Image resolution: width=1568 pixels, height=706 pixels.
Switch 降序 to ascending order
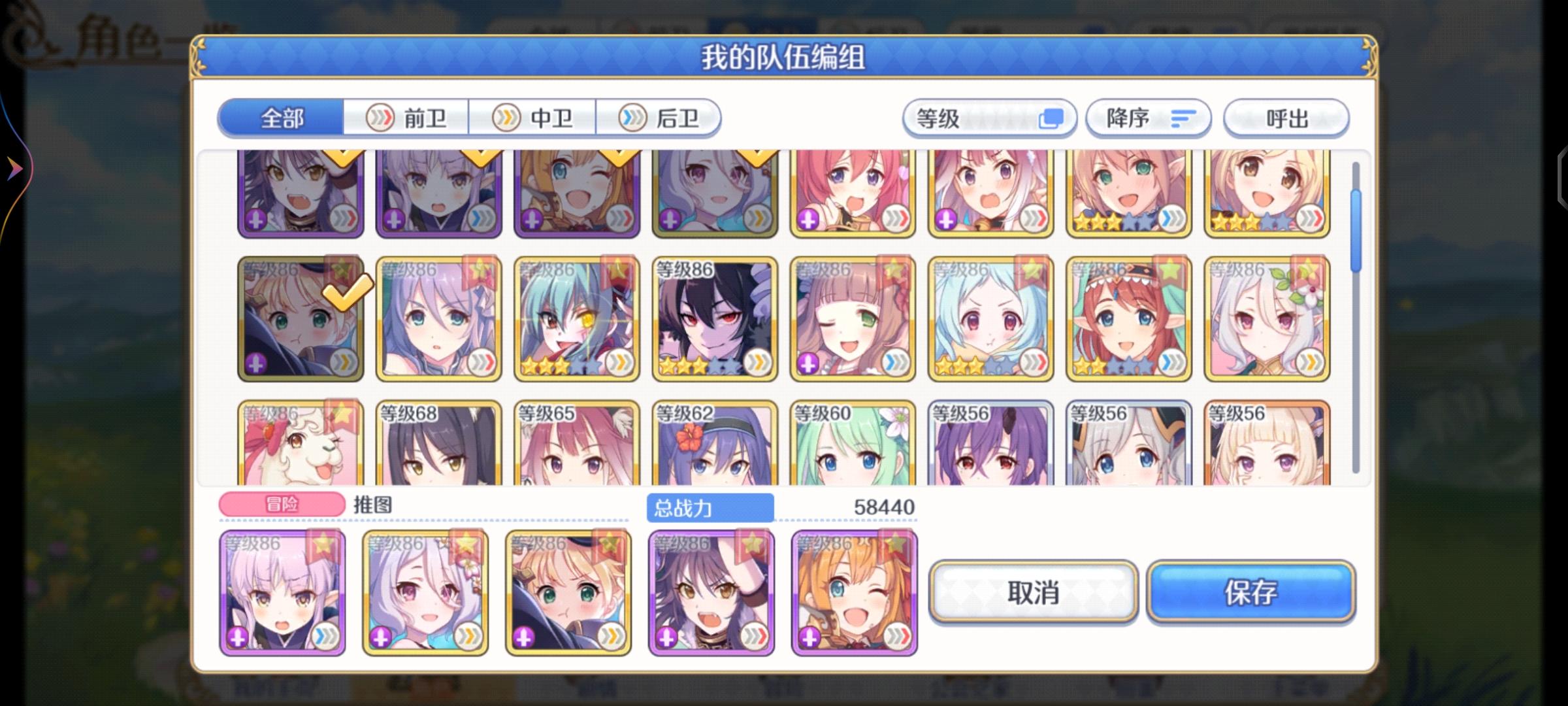tap(1147, 118)
